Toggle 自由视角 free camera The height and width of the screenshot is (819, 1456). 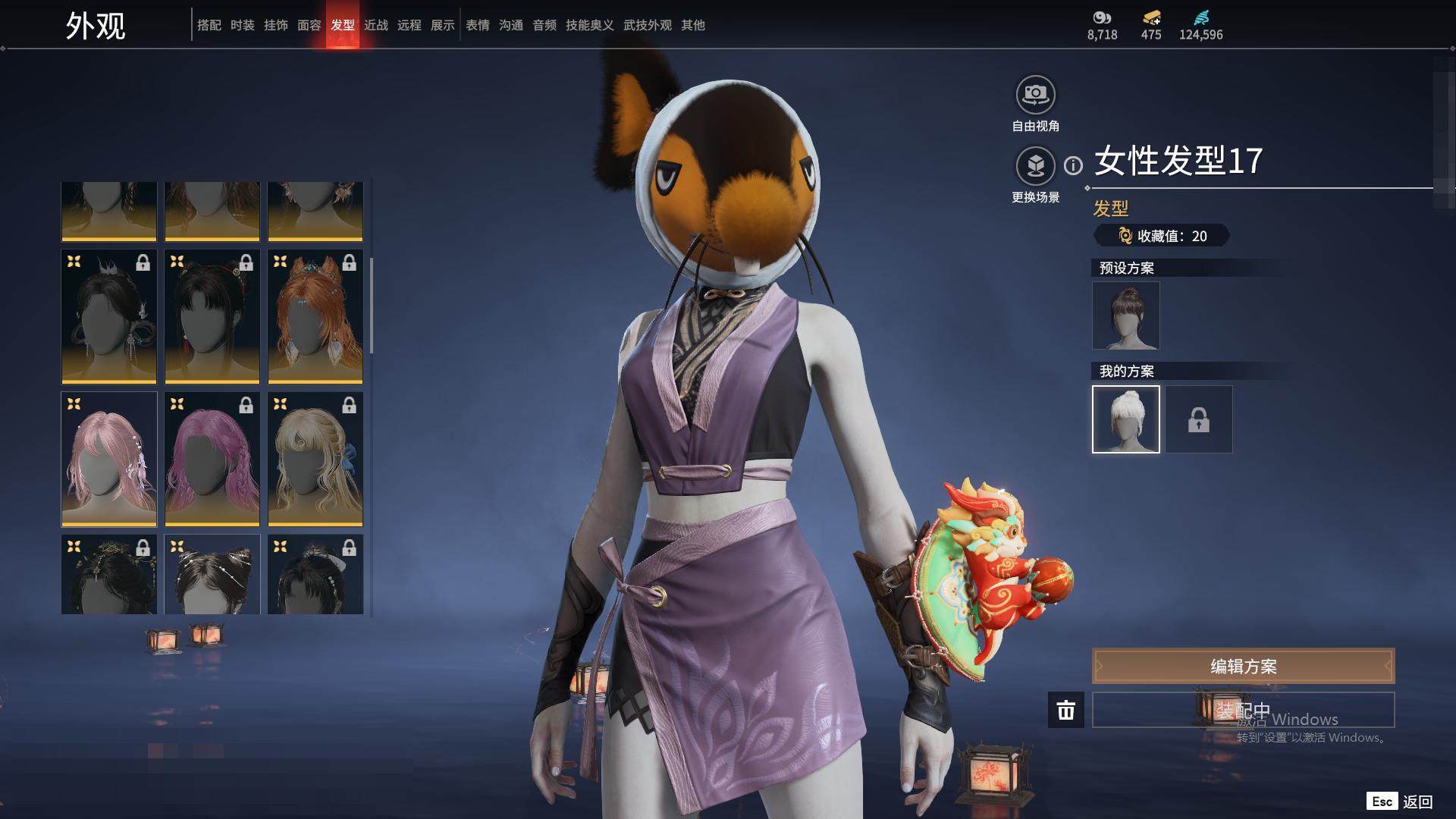pos(1035,95)
